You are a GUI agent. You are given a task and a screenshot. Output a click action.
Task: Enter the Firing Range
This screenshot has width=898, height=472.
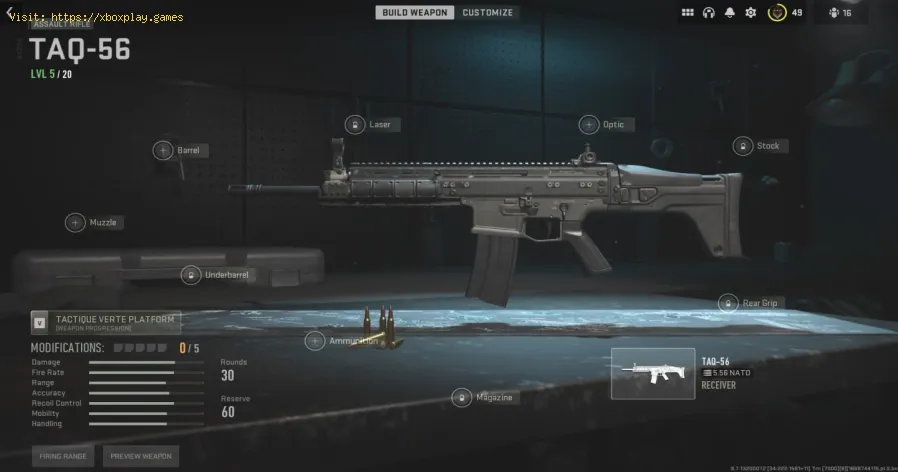[x=63, y=456]
